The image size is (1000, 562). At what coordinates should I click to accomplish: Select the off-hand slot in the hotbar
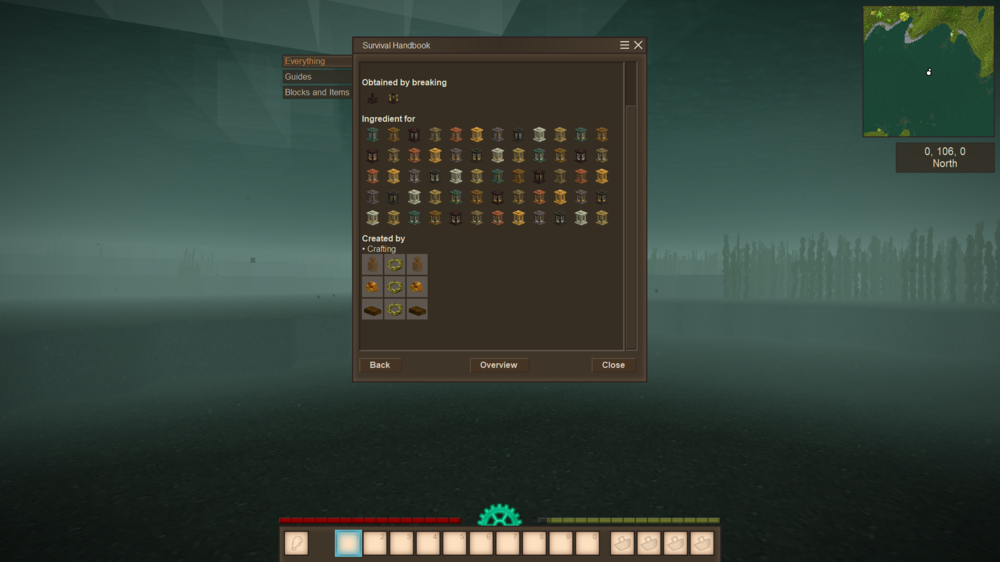(x=296, y=543)
